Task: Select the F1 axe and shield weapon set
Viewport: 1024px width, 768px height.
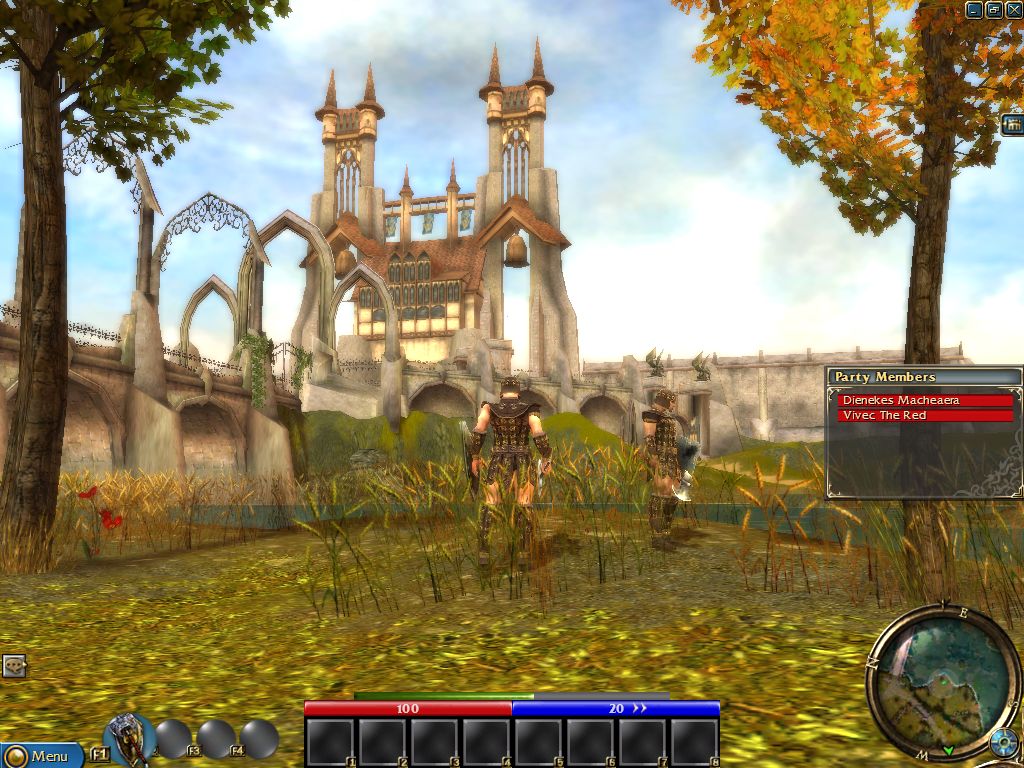Action: pyautogui.click(x=128, y=738)
